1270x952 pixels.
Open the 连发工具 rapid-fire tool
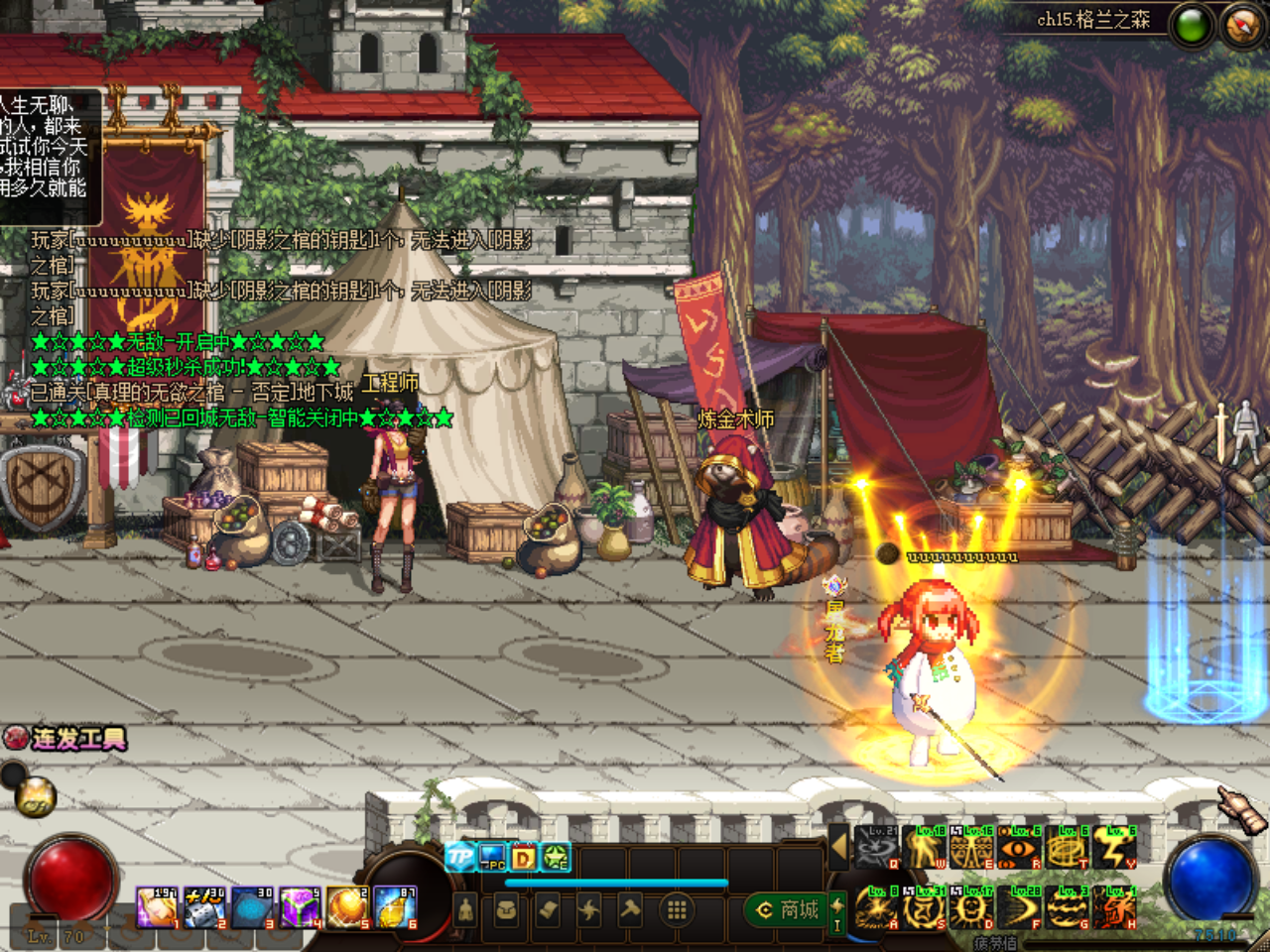click(x=65, y=739)
